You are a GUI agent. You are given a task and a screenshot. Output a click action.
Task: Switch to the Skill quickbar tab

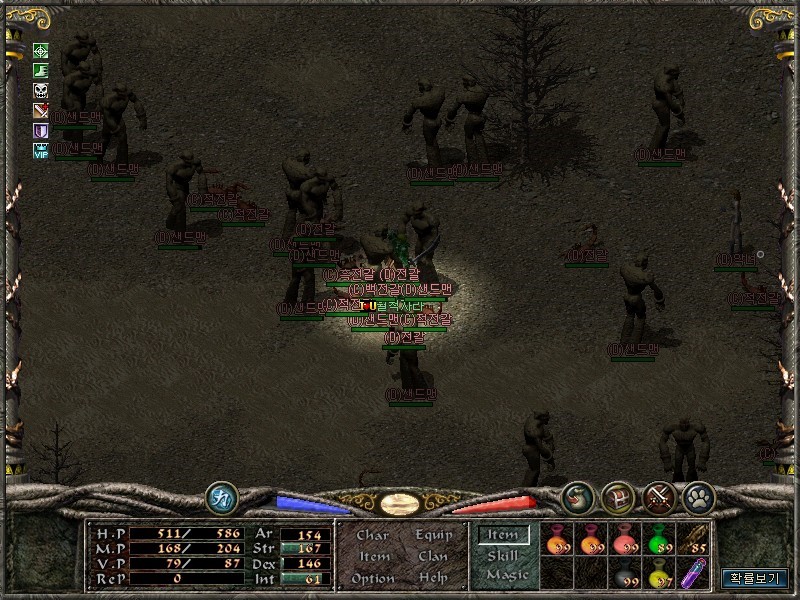tap(503, 555)
